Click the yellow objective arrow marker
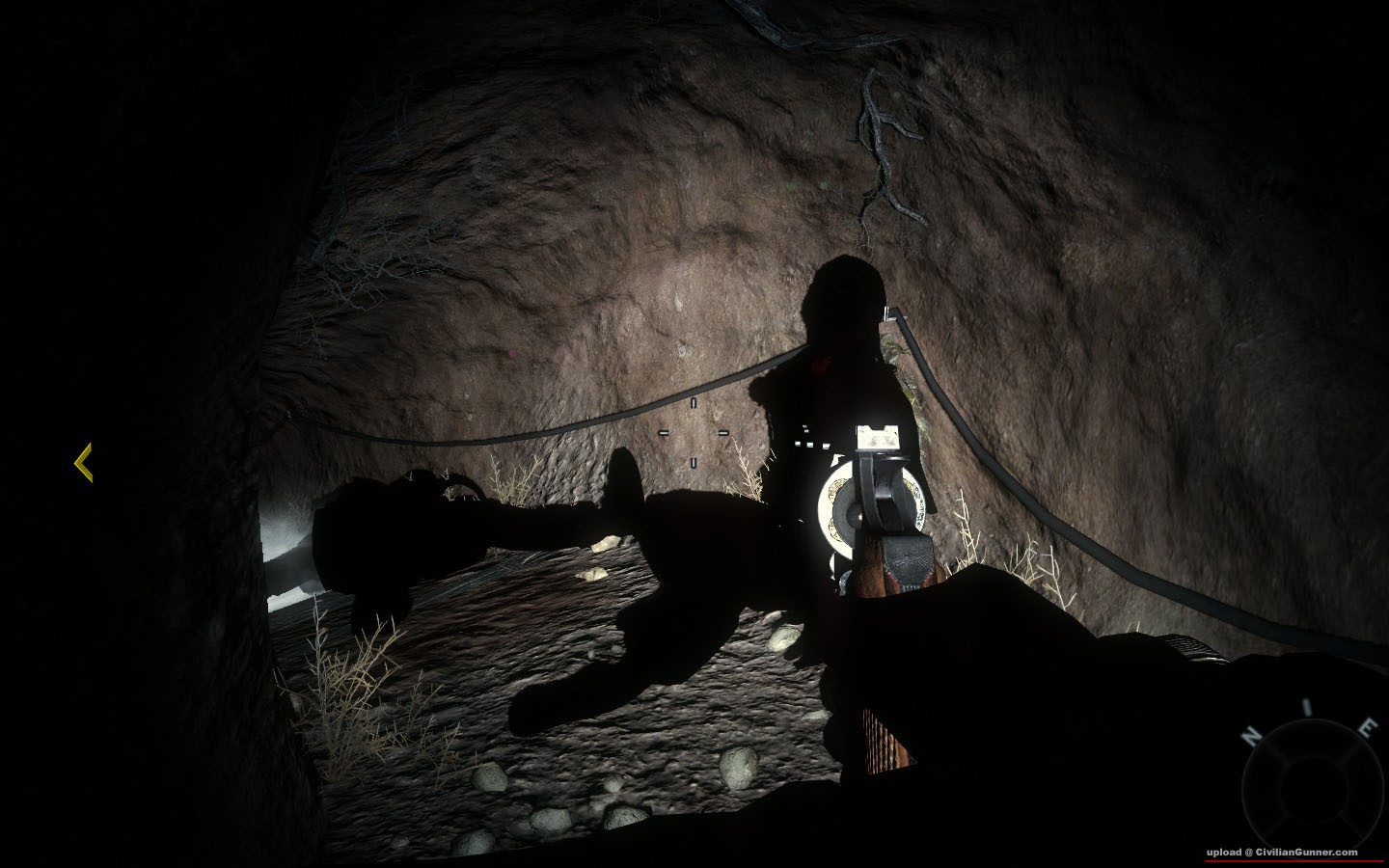Viewport: 1389px width, 868px height. 84,463
